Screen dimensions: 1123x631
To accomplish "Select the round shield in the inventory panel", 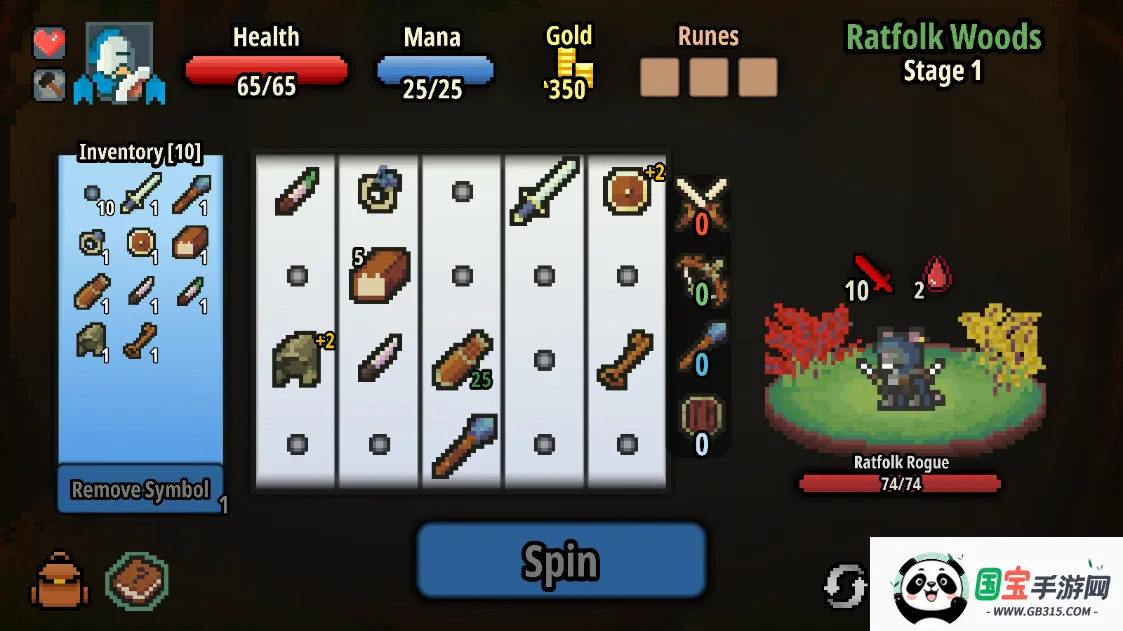I will pyautogui.click(x=140, y=242).
